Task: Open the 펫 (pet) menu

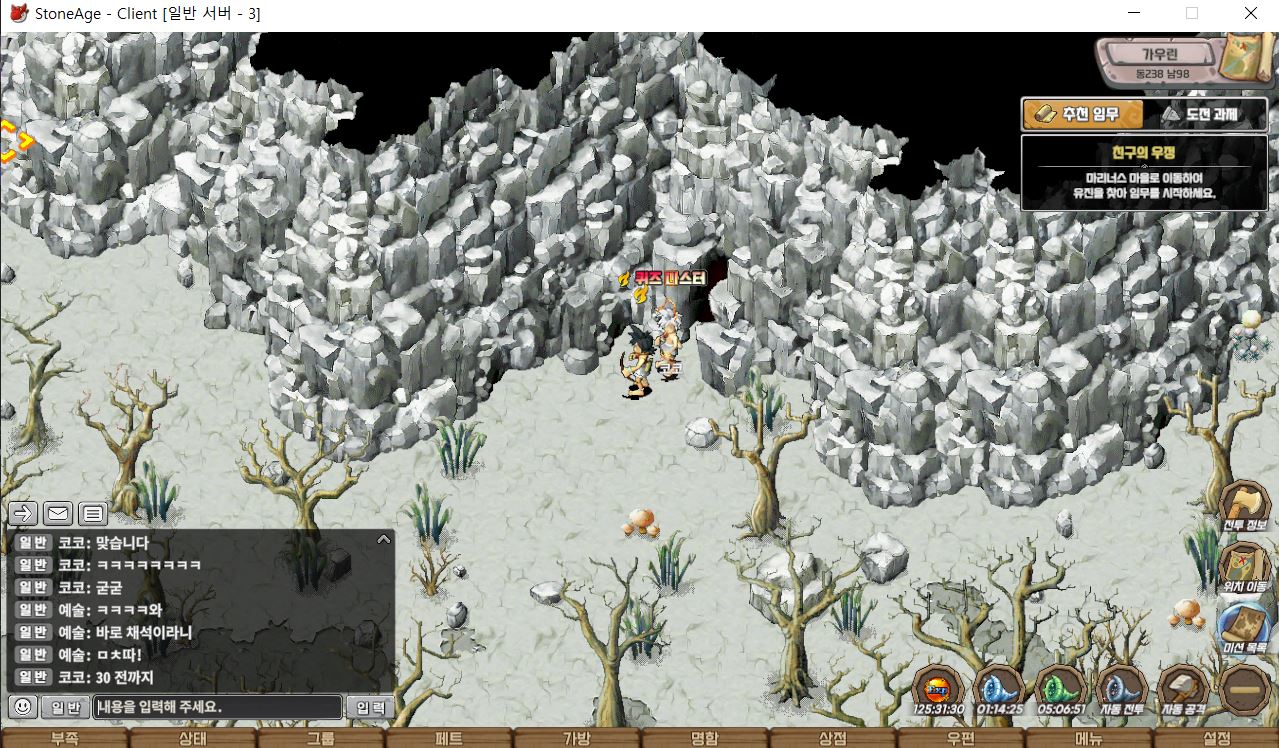Action: pos(449,739)
